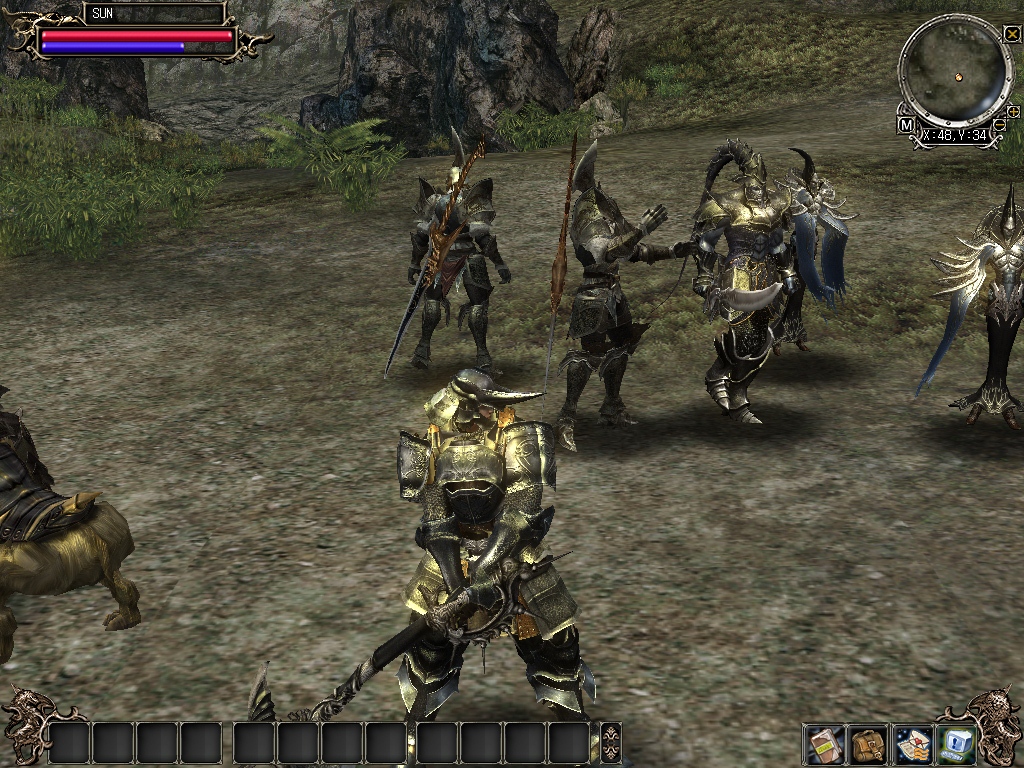Zoom out the minimap with minus button
This screenshot has height=768, width=1024.
point(1000,124)
